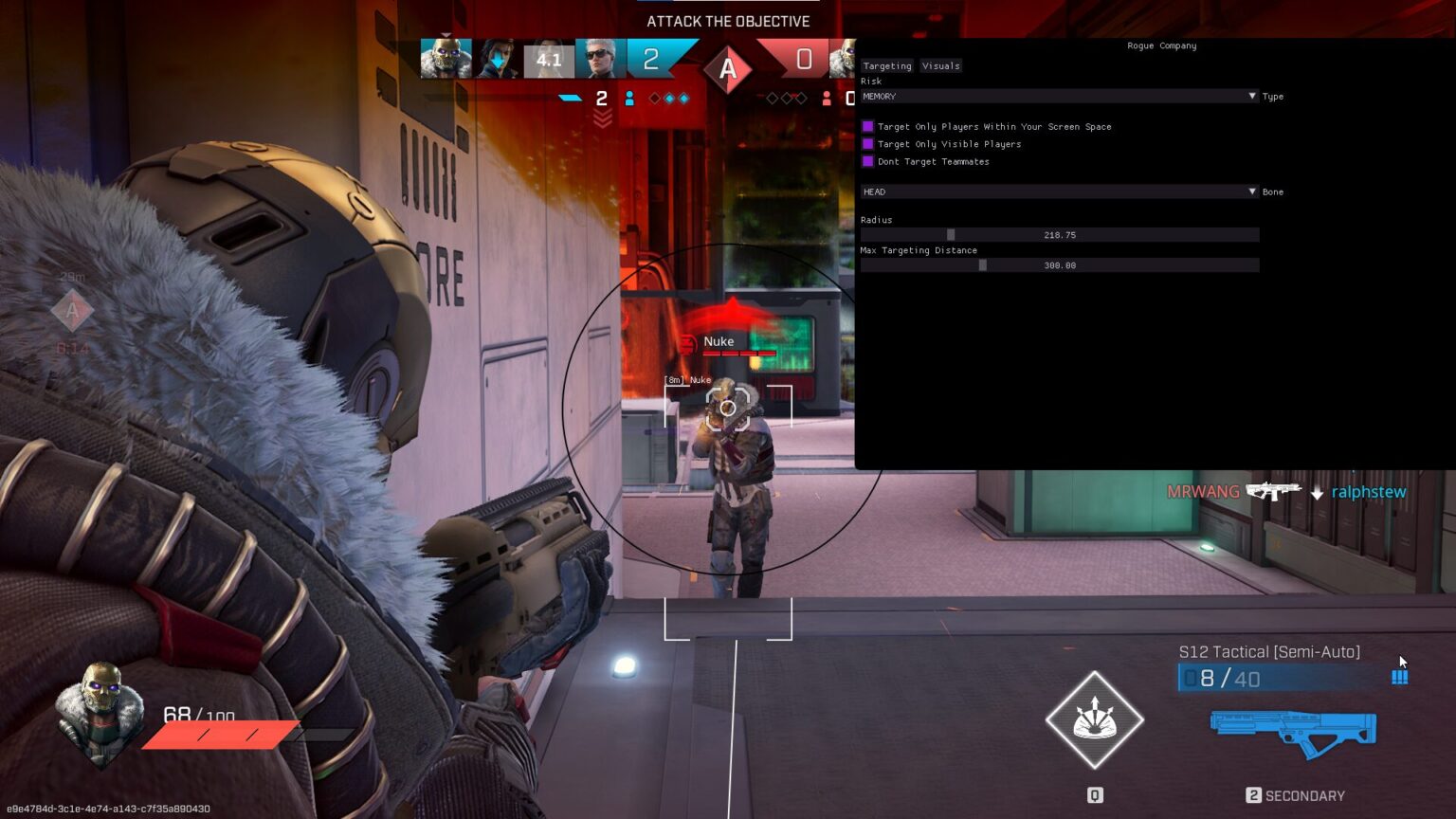Image resolution: width=1456 pixels, height=819 pixels.
Task: Enable Target Only Players Within Your Screen Space
Action: tap(869, 126)
